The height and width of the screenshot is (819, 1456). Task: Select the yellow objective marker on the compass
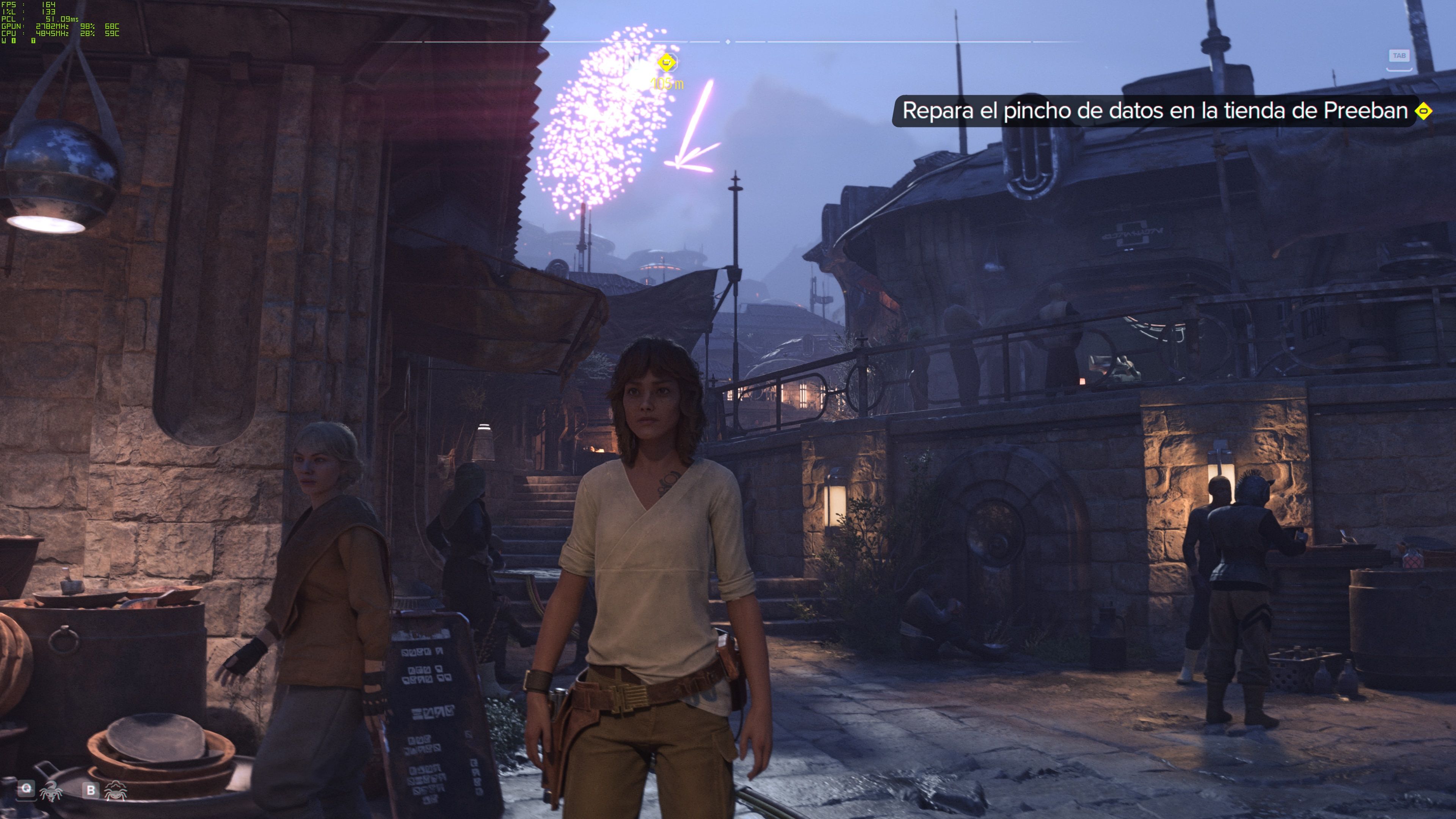(667, 61)
